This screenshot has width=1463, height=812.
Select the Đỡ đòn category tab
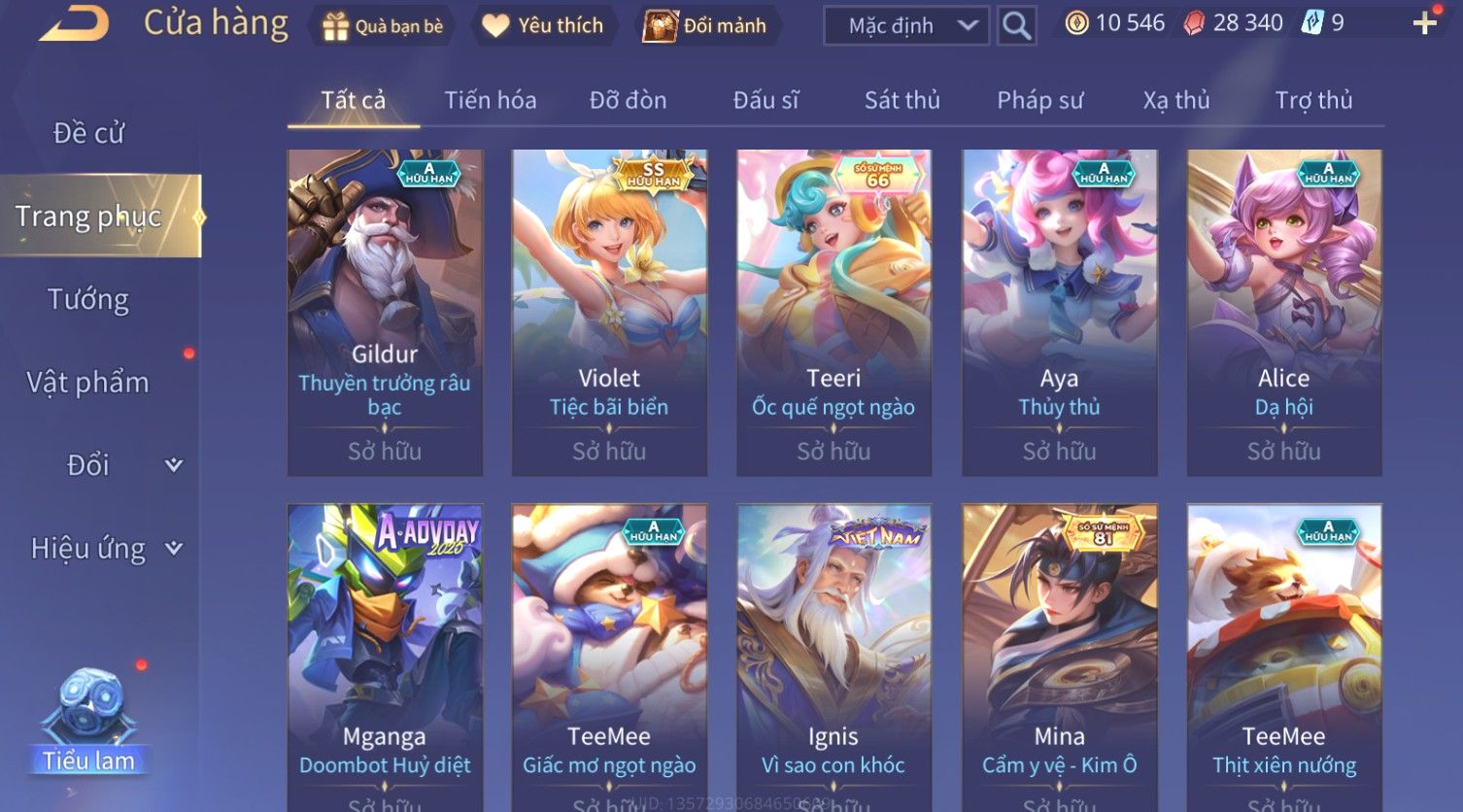pyautogui.click(x=628, y=100)
